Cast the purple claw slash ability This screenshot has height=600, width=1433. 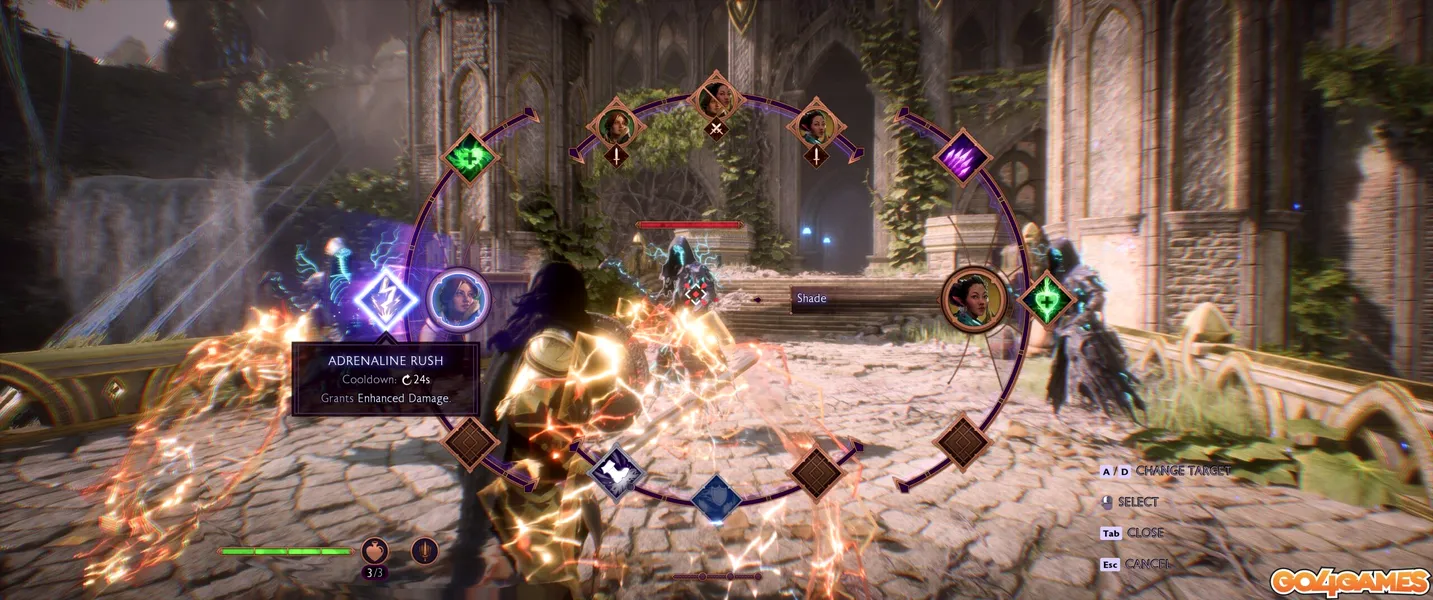click(x=962, y=157)
